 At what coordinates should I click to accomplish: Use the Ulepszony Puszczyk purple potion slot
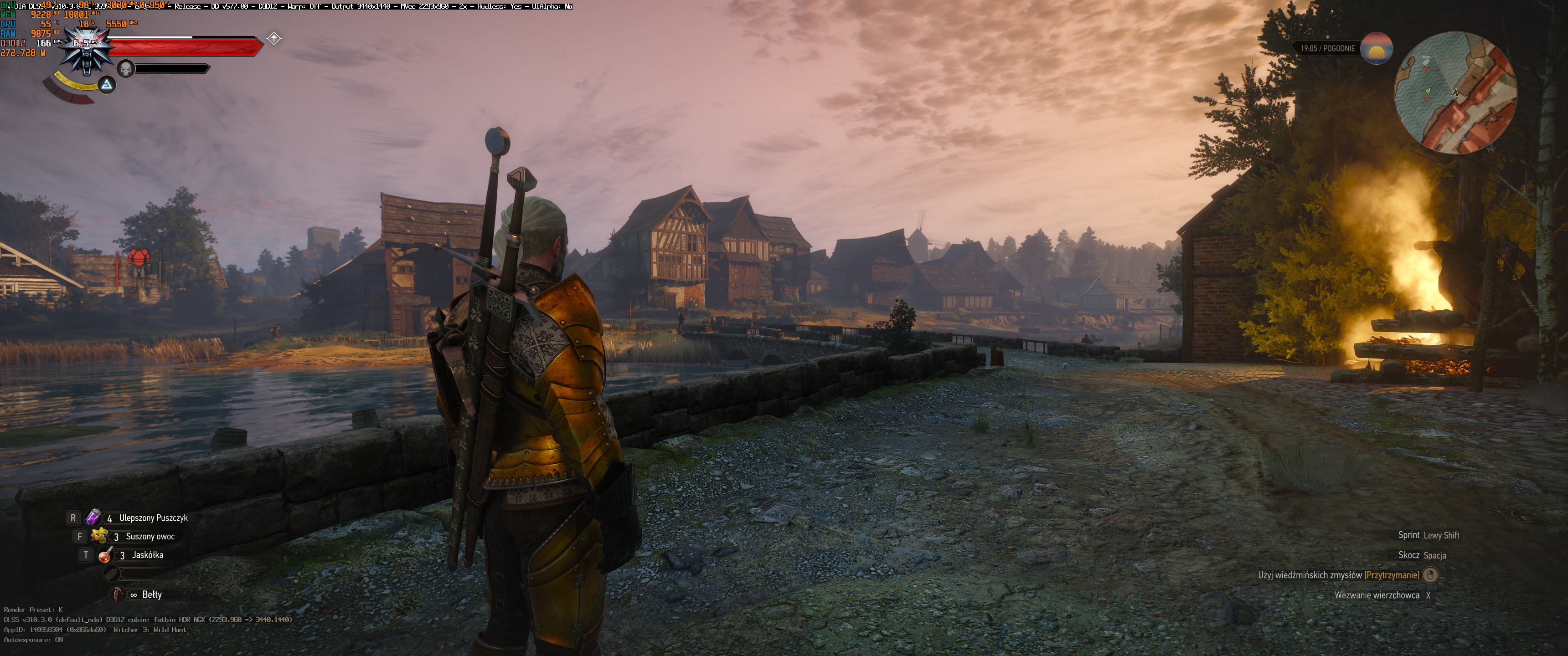[93, 518]
